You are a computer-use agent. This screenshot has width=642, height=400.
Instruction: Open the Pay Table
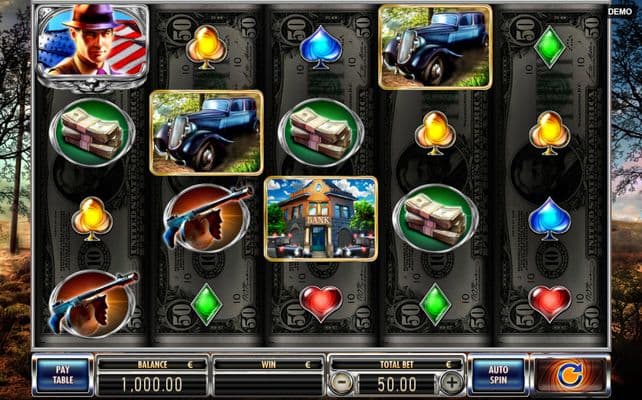pos(62,375)
